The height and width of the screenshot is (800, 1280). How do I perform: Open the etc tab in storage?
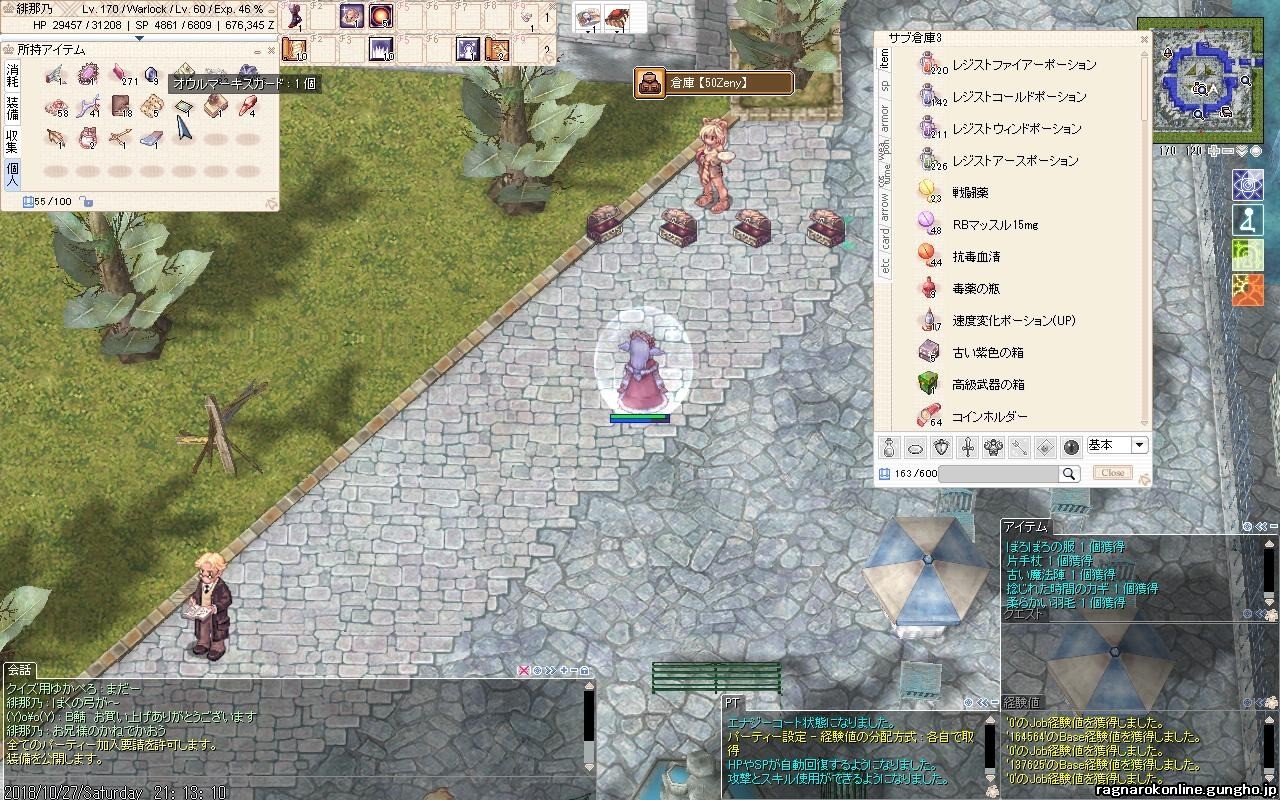click(884, 265)
